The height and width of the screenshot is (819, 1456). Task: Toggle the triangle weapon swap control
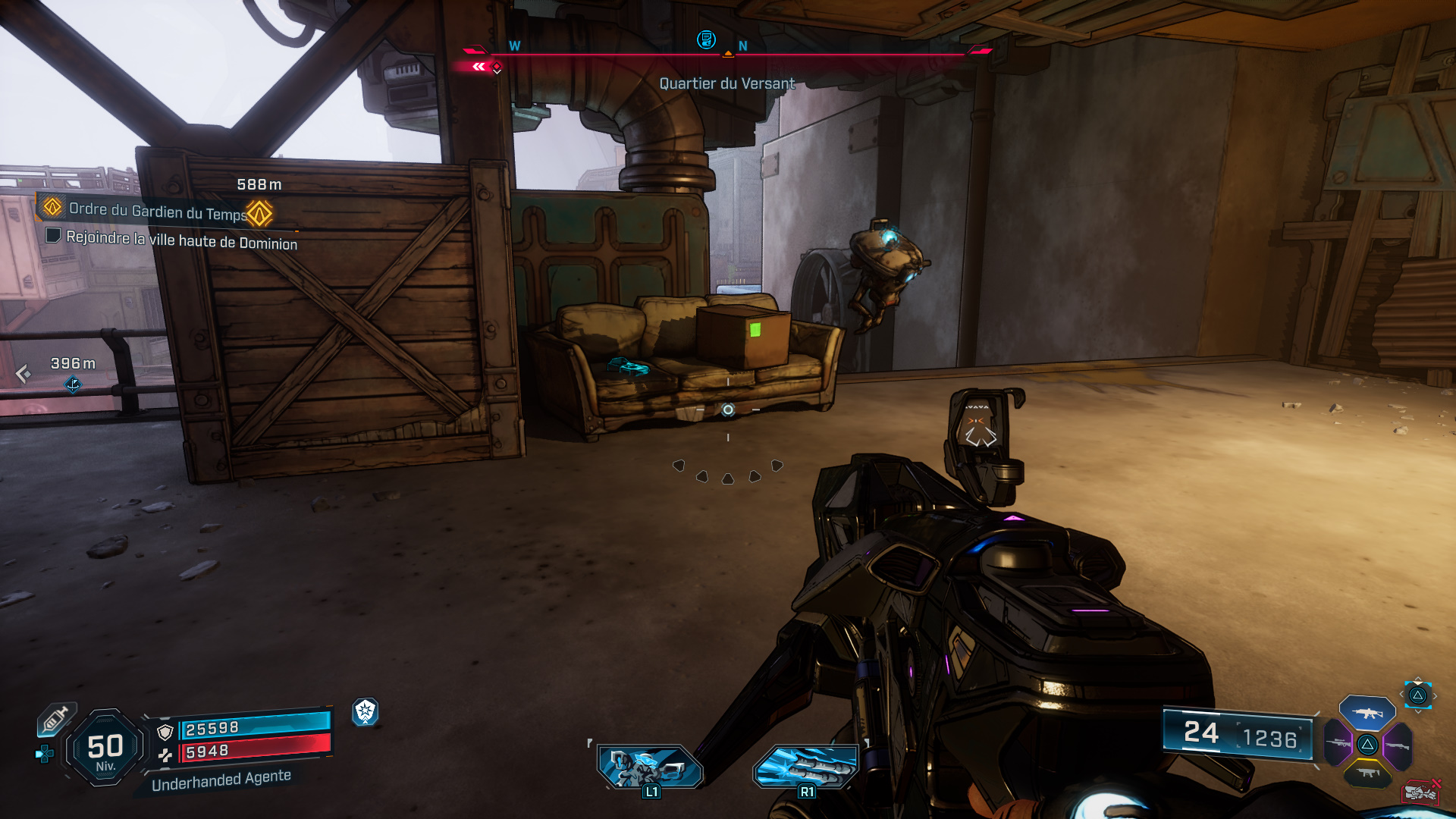(x=1417, y=695)
